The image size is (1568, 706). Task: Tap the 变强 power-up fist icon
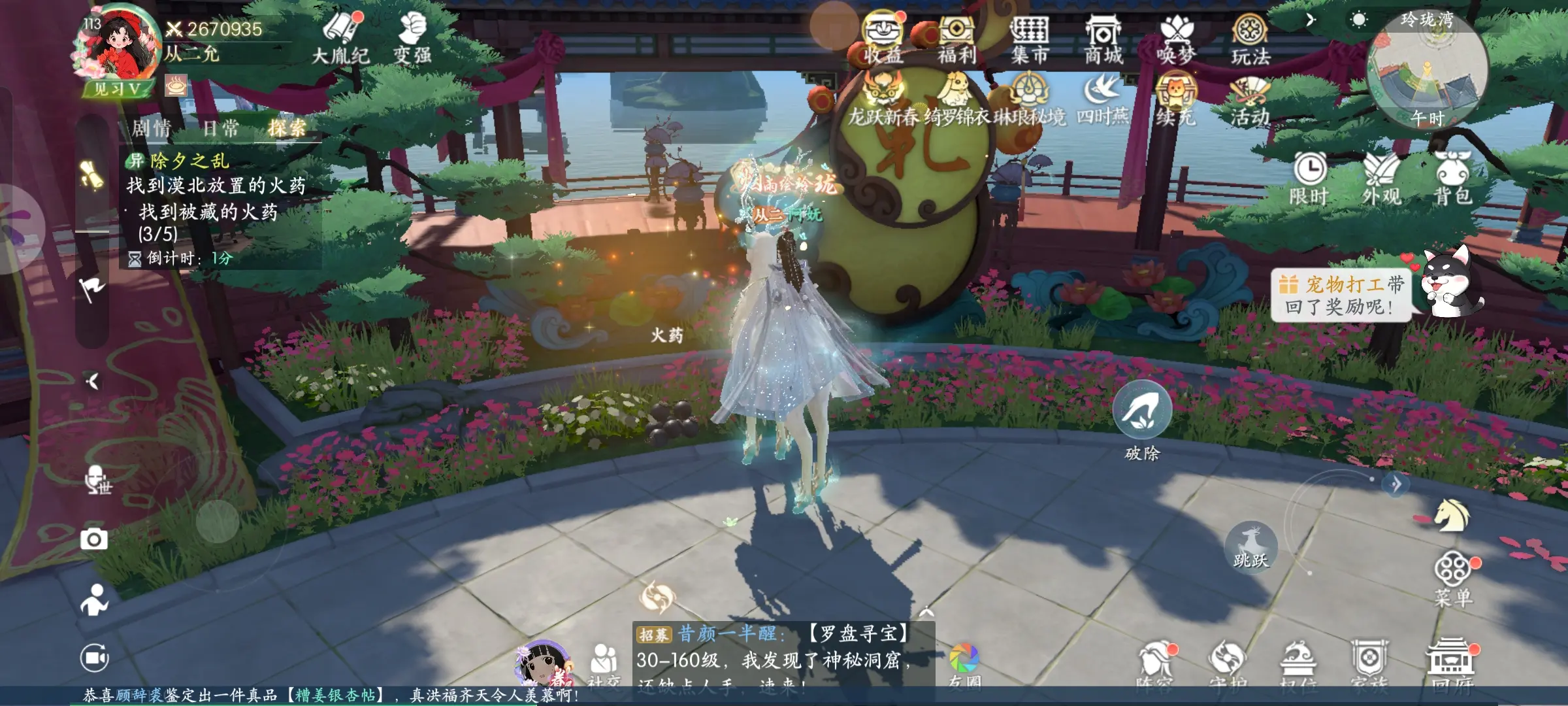tap(412, 37)
